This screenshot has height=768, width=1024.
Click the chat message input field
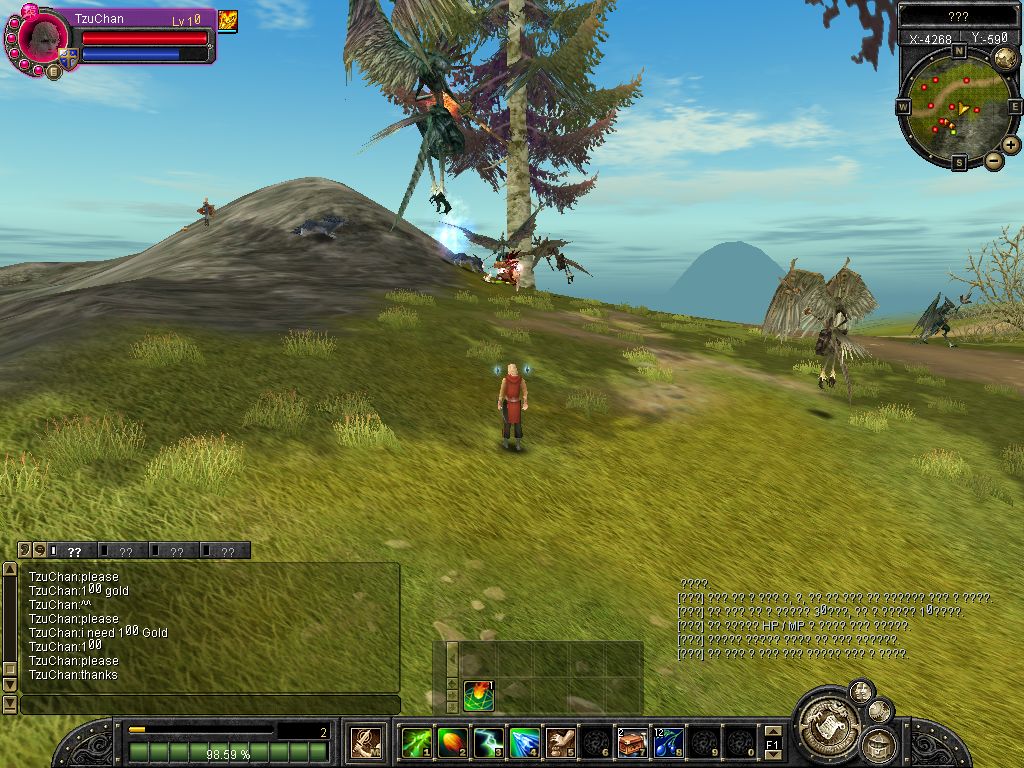pos(210,704)
